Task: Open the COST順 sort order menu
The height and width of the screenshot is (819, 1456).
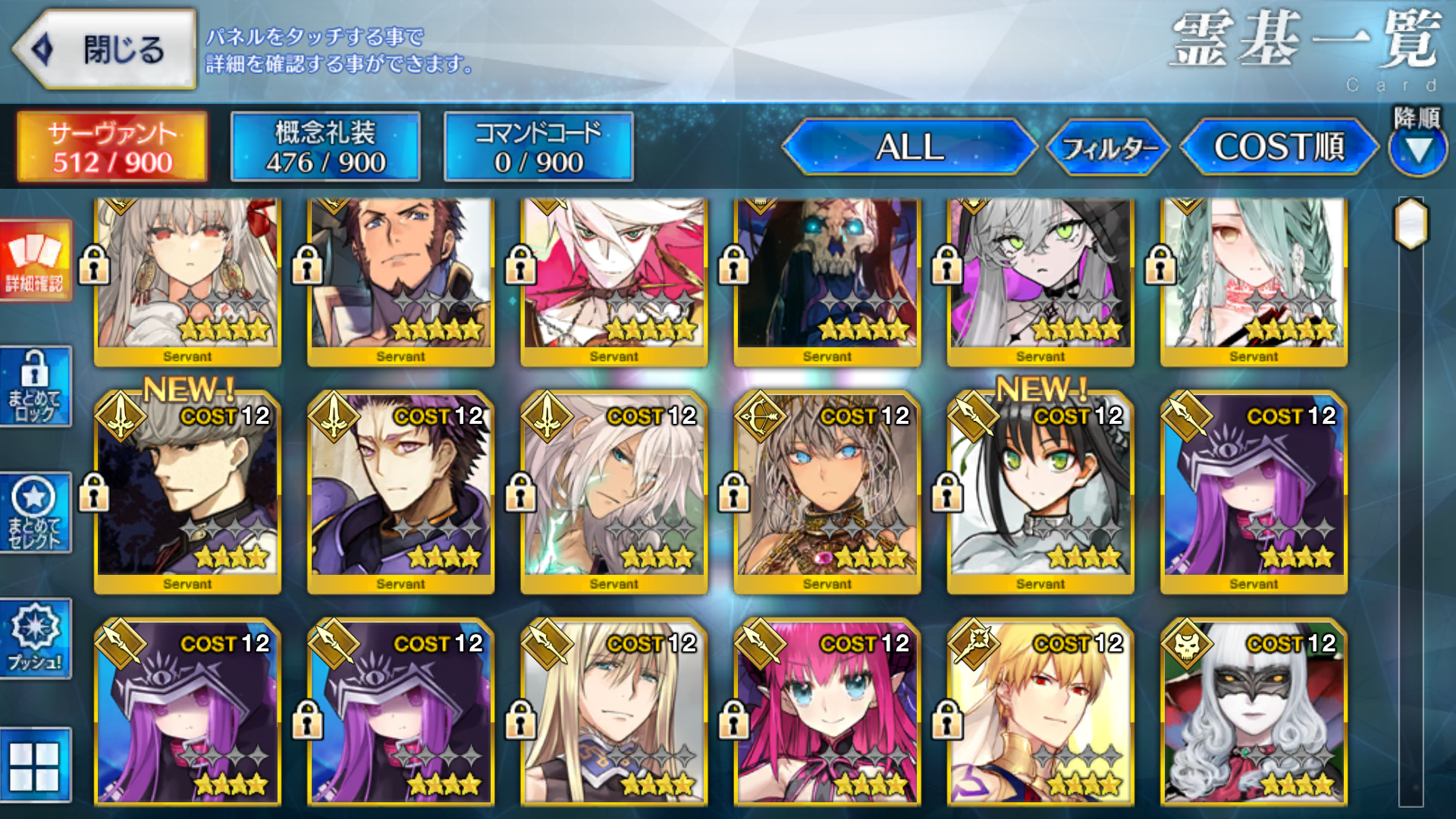Action: click(1282, 149)
